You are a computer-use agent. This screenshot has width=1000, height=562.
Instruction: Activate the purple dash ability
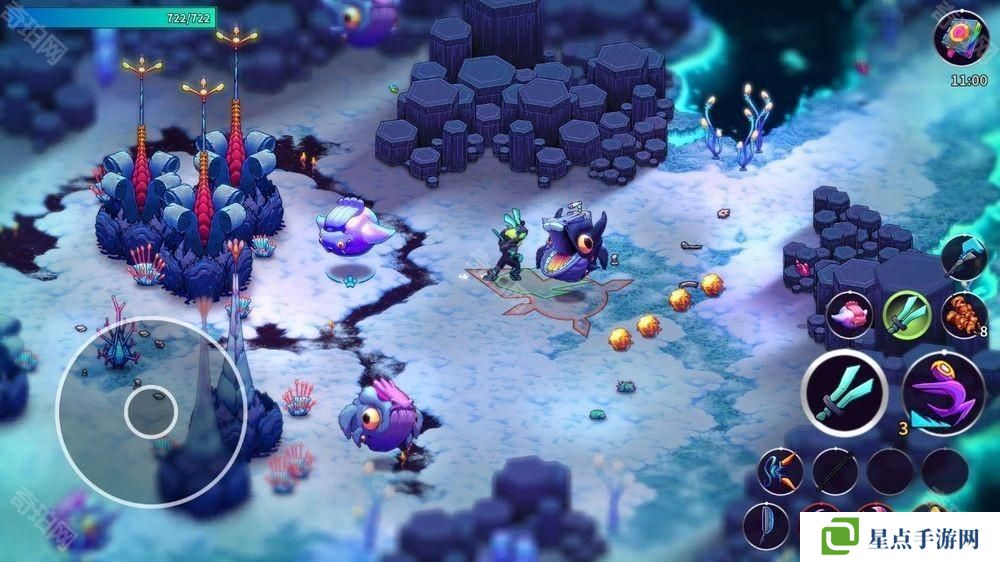(943, 392)
